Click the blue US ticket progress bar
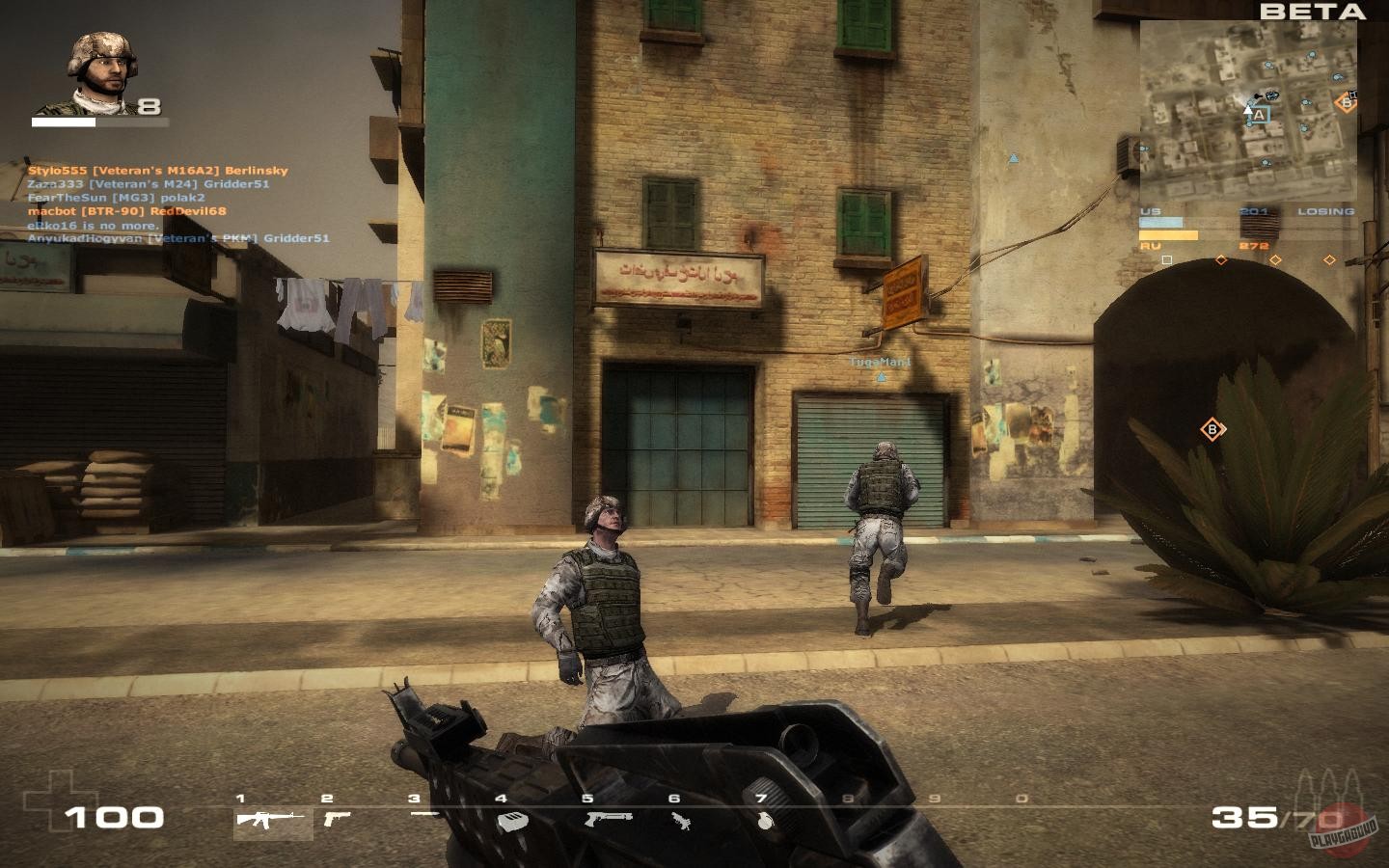 point(1160,223)
